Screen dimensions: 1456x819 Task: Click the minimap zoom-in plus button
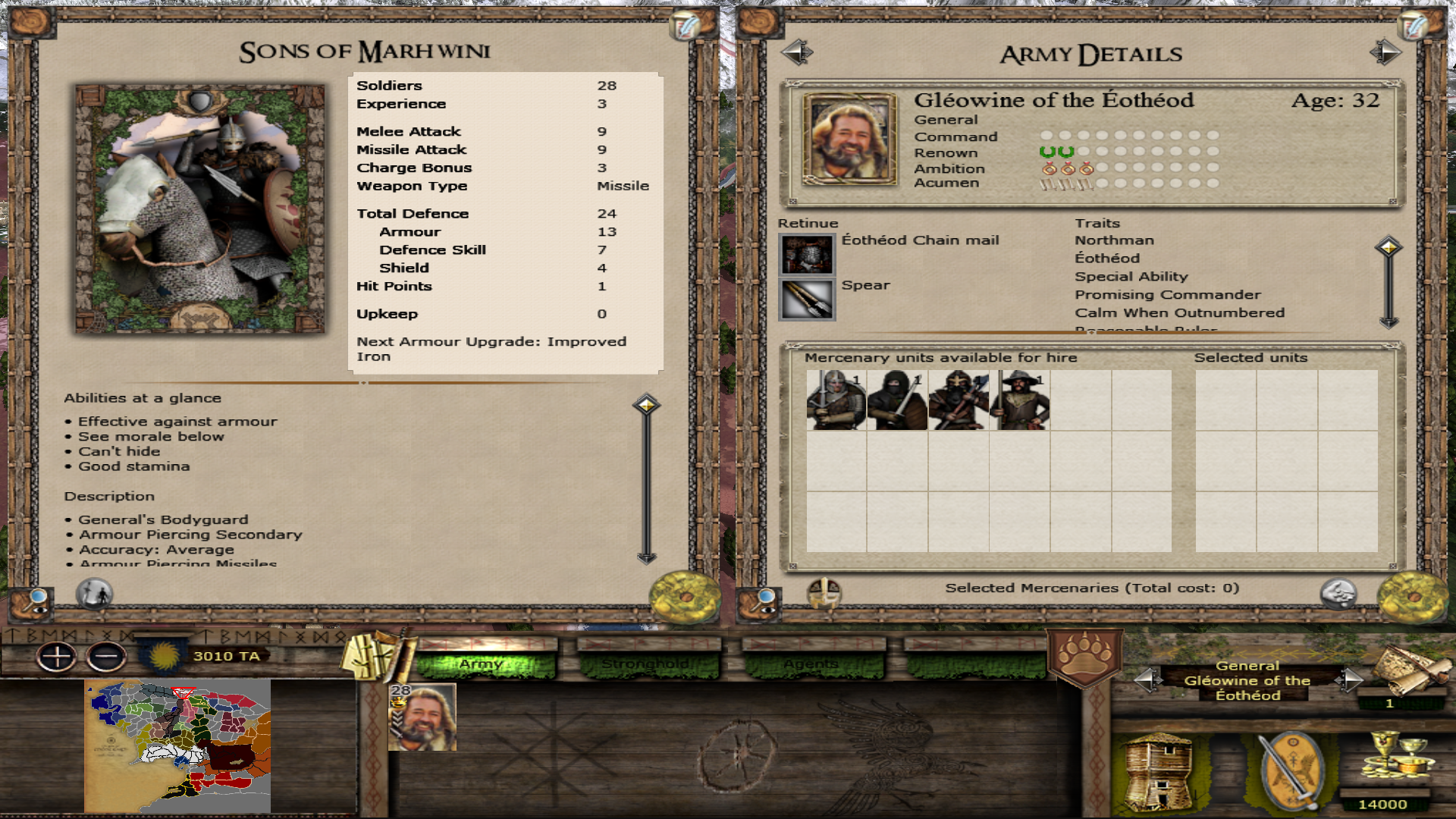[57, 657]
